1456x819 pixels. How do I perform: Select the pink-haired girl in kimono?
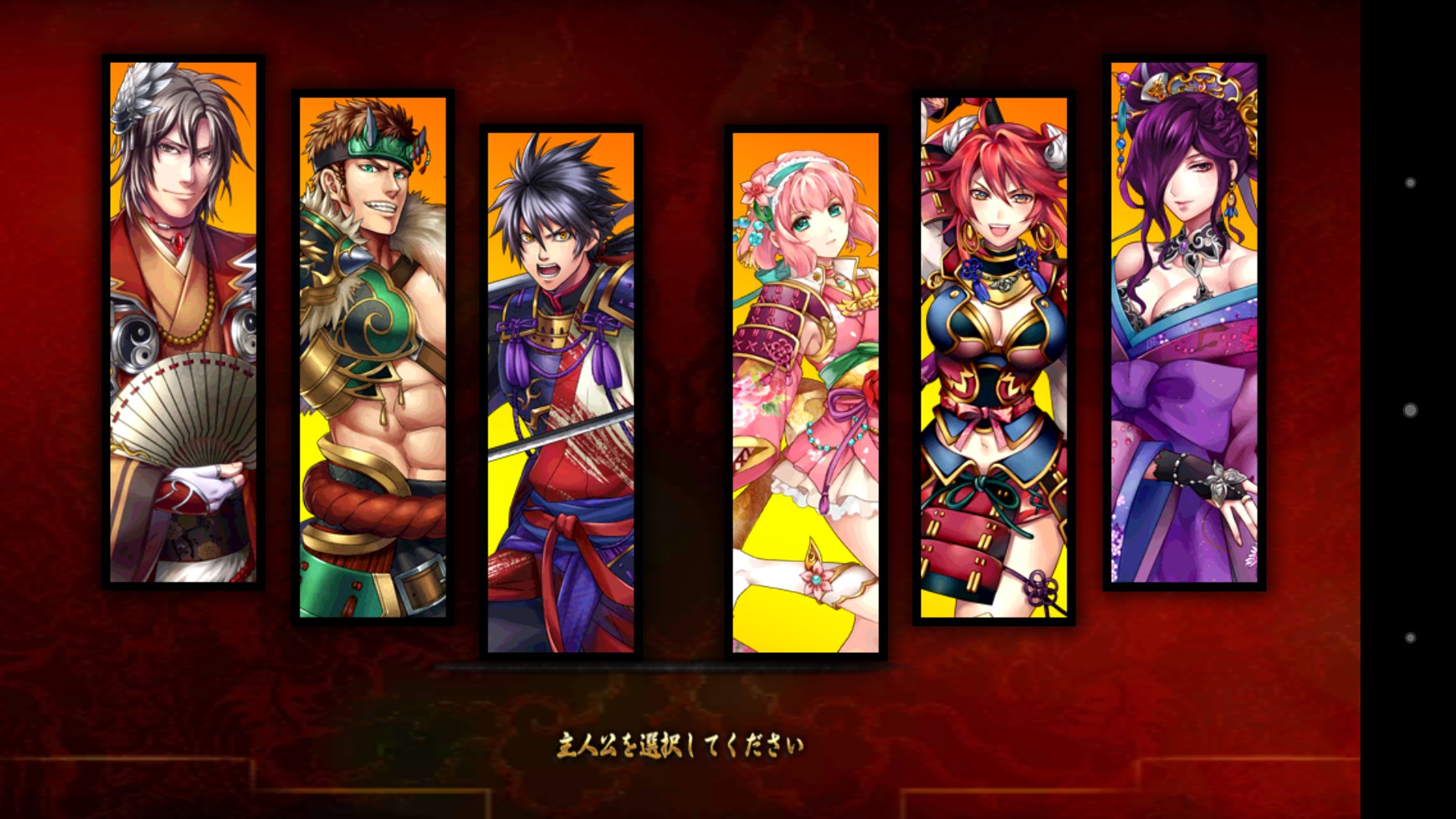point(805,391)
